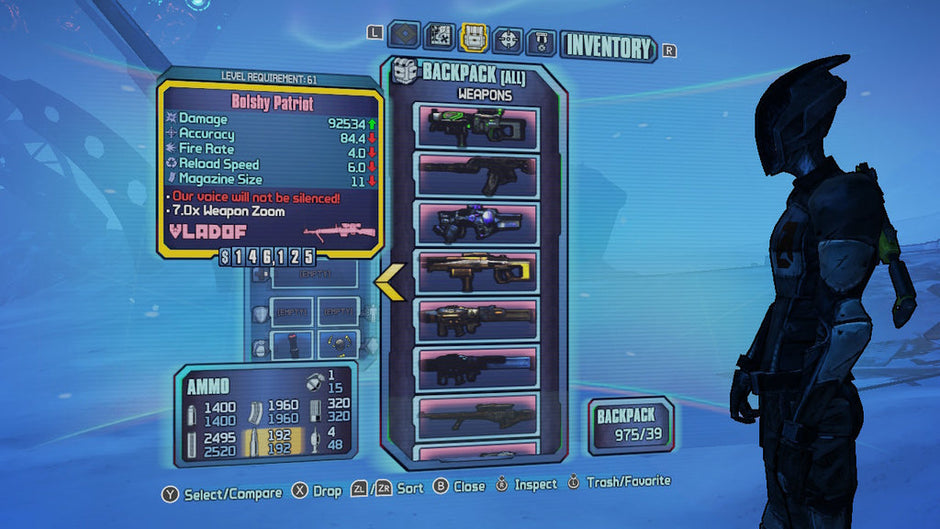Screen dimensions: 940x529
Task: Pick the gold-trimmed yellow-stock gun
Action: pyautogui.click(x=478, y=271)
